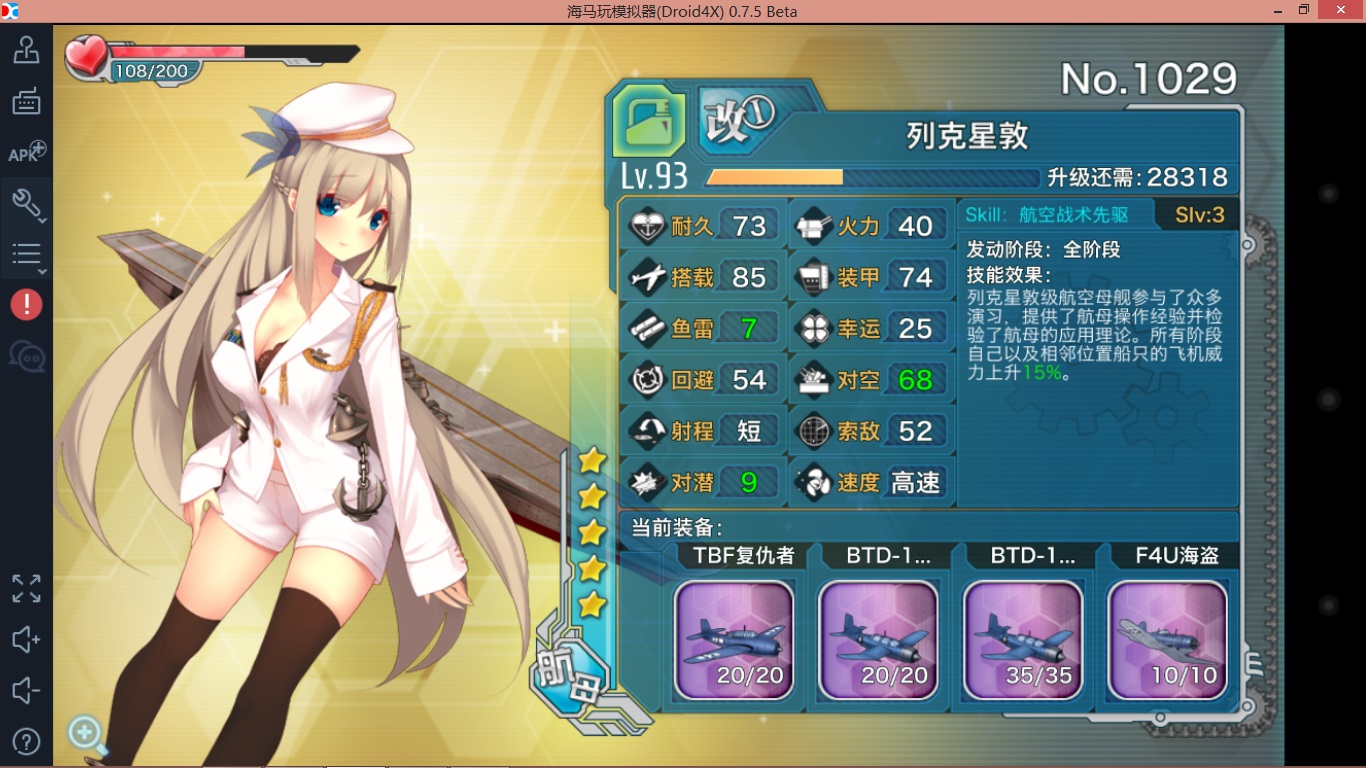The width and height of the screenshot is (1366, 768).
Task: Select the BTD-1 slot showing 35/35
Action: pos(1022,639)
